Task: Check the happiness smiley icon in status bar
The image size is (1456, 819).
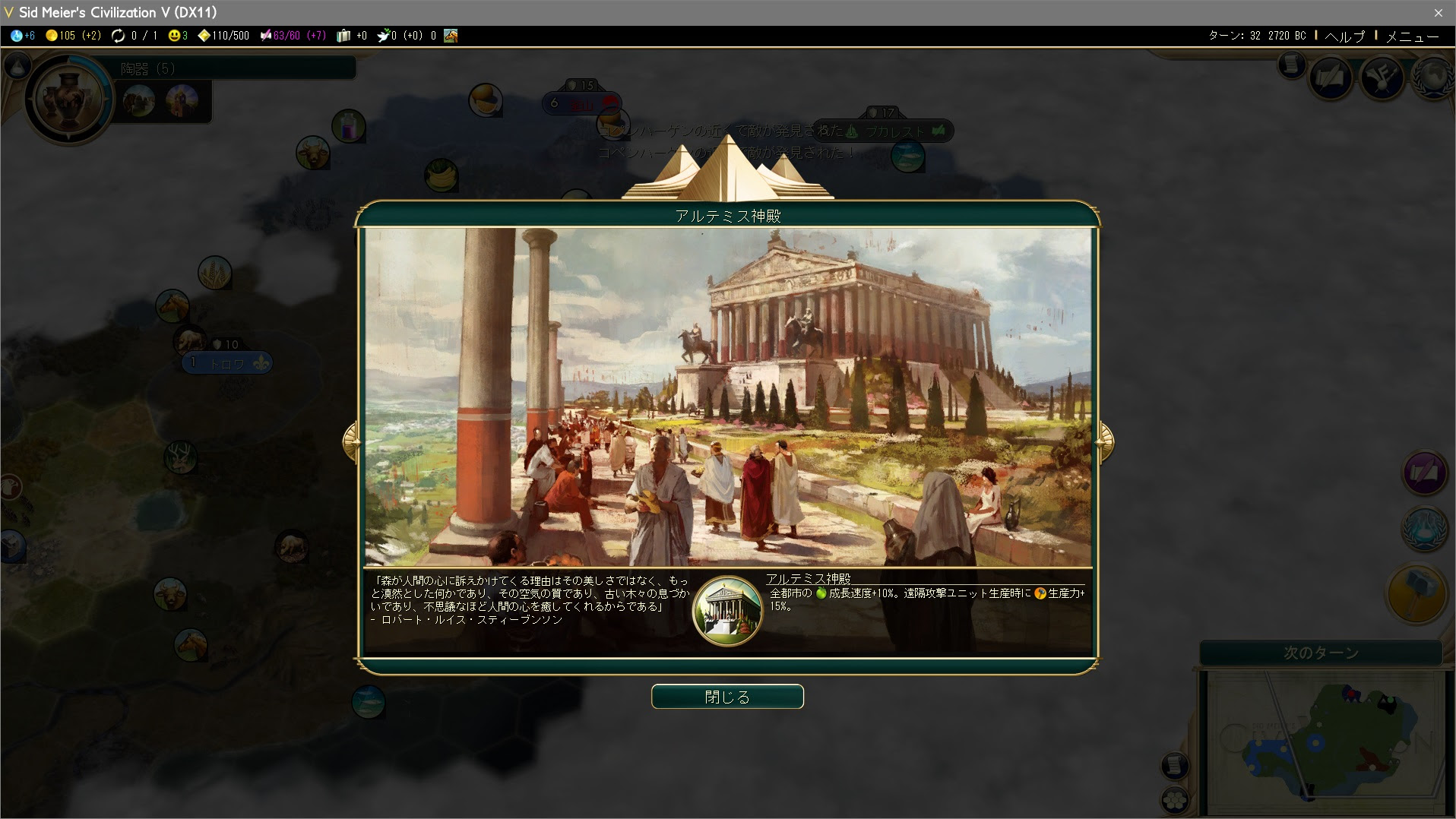Action: (x=175, y=35)
